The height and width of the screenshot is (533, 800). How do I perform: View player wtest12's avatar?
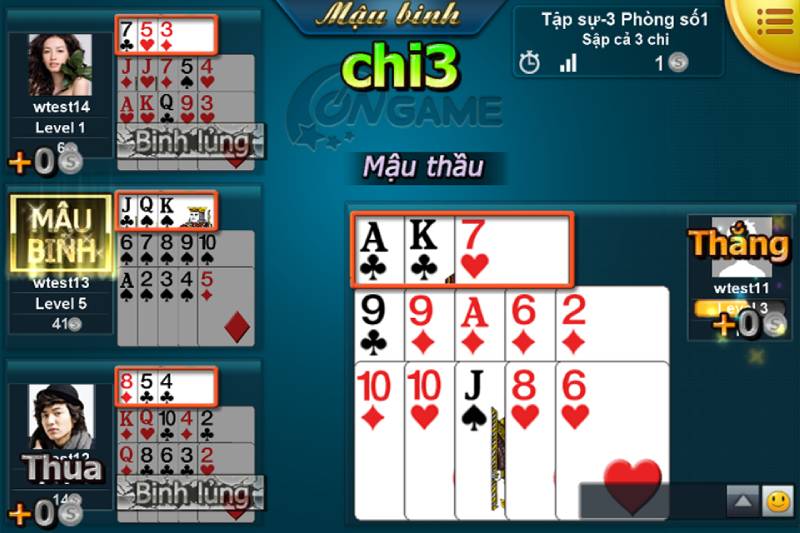tap(60, 418)
